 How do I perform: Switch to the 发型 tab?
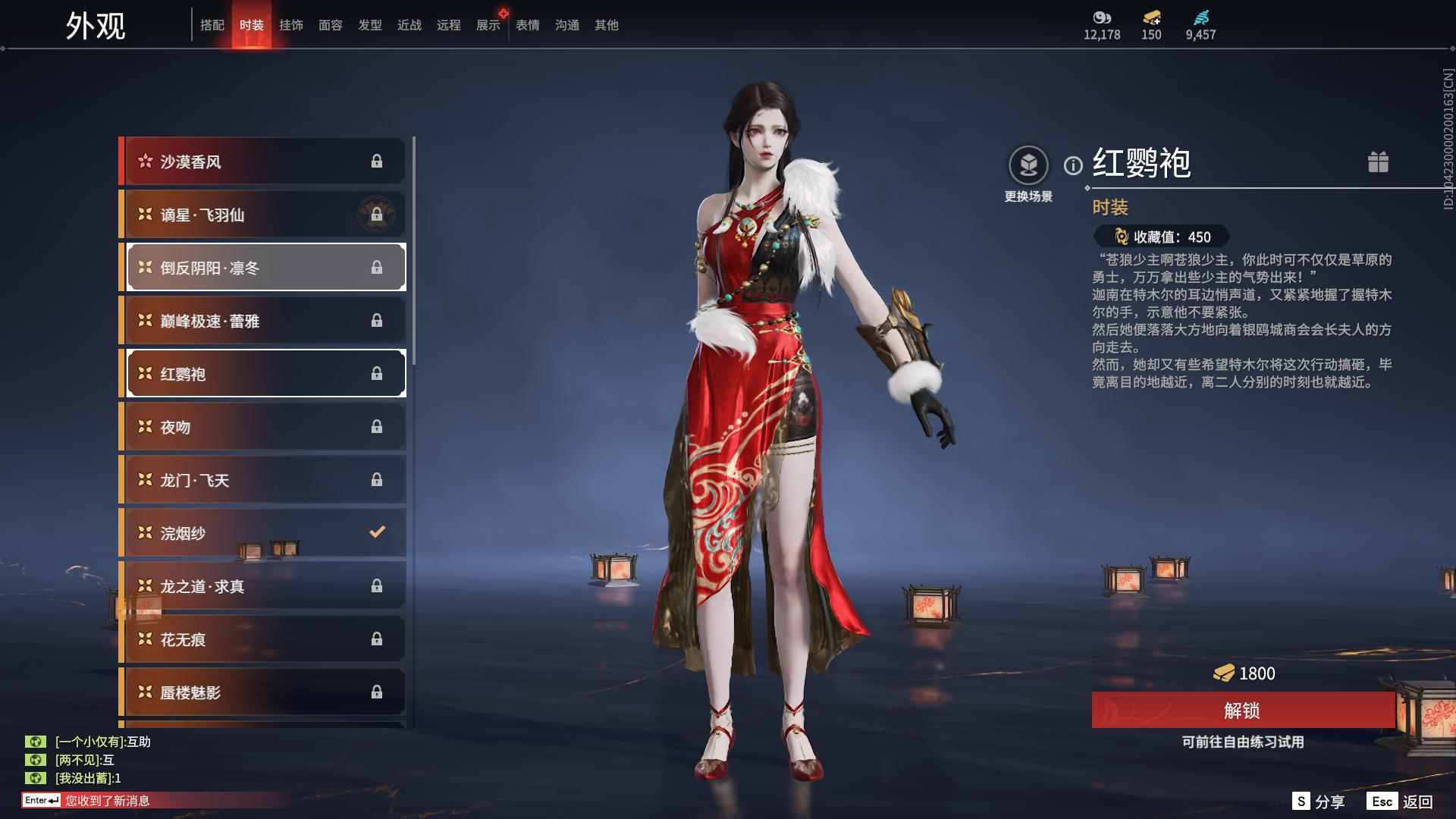point(369,24)
